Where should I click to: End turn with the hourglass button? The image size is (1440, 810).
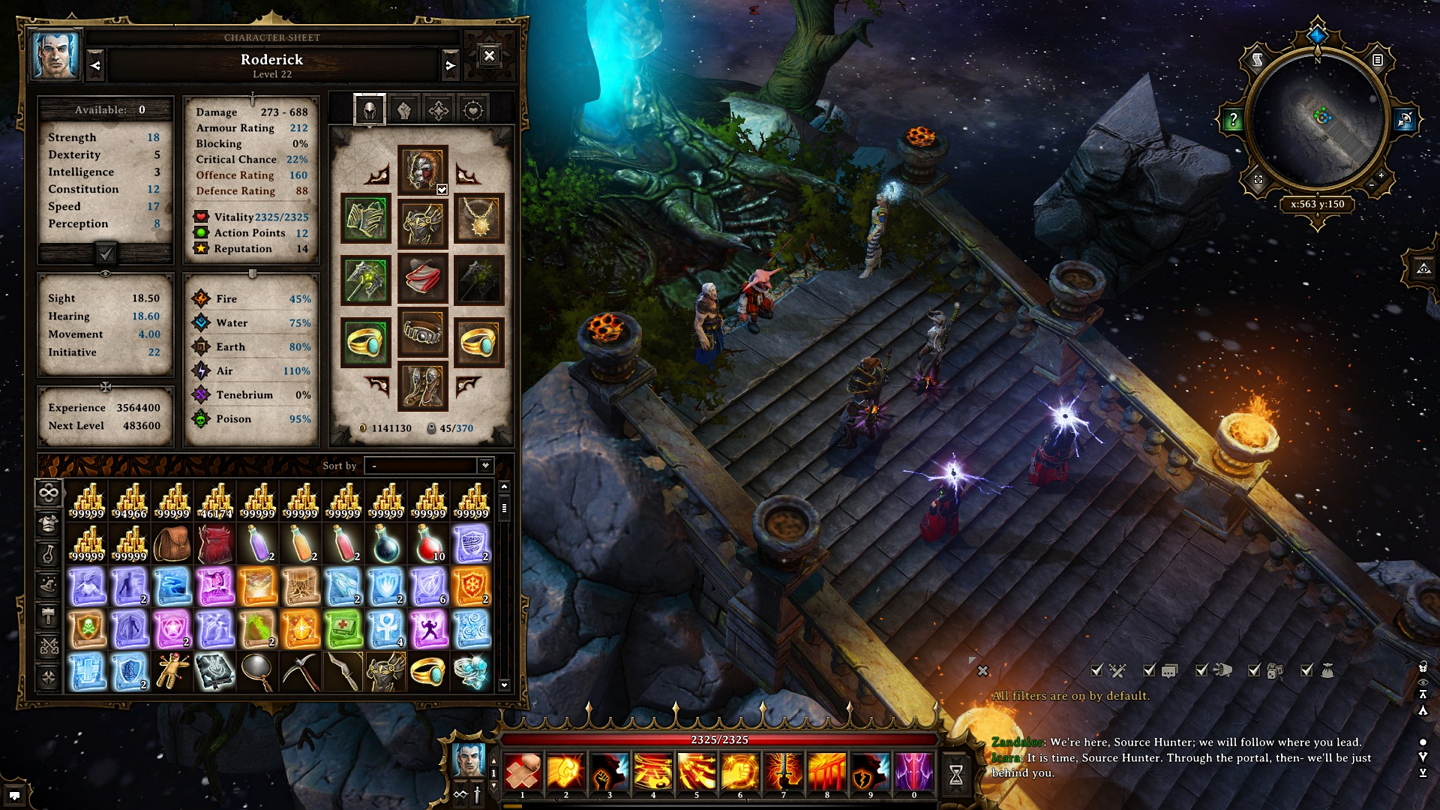point(956,773)
